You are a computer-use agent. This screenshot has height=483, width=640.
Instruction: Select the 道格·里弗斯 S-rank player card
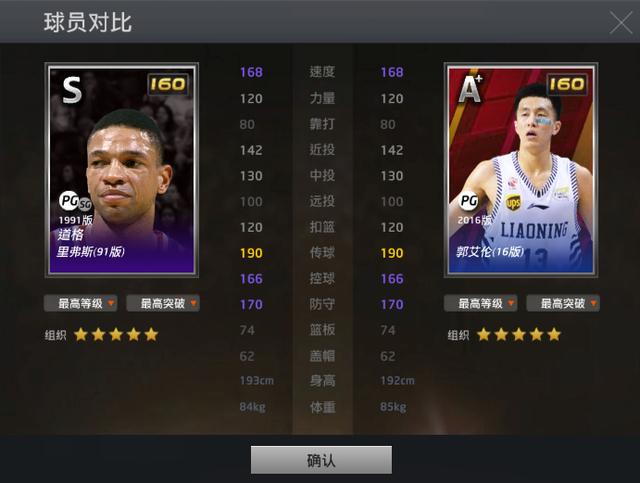pos(122,170)
